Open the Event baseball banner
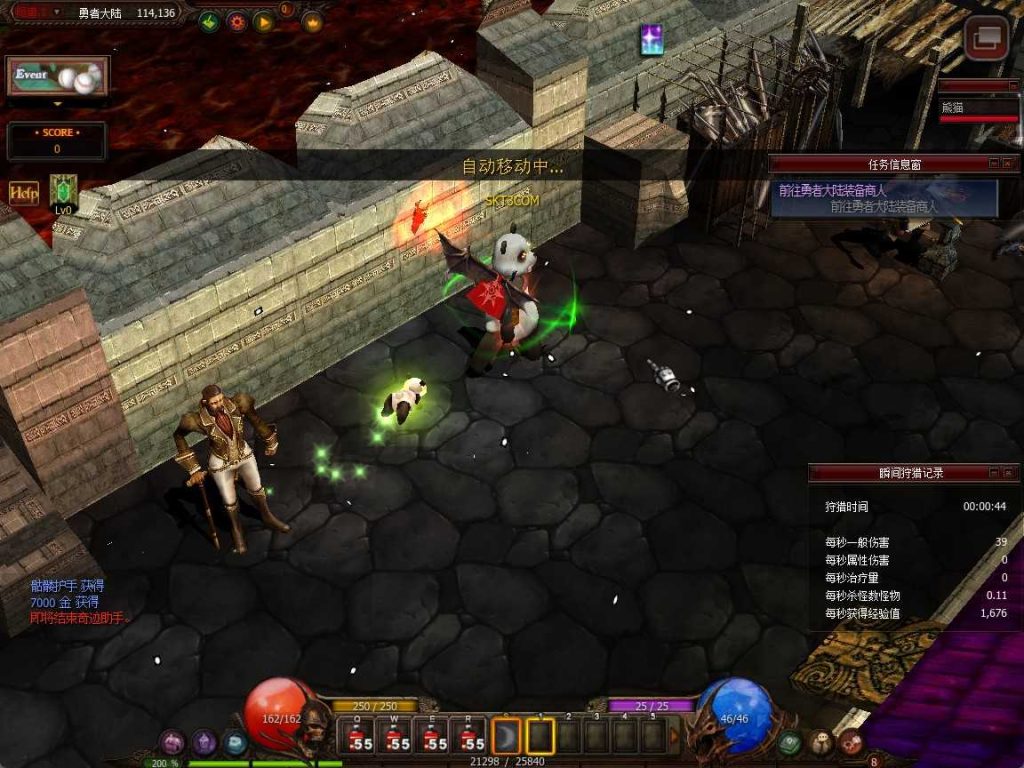This screenshot has height=768, width=1024. pos(57,76)
